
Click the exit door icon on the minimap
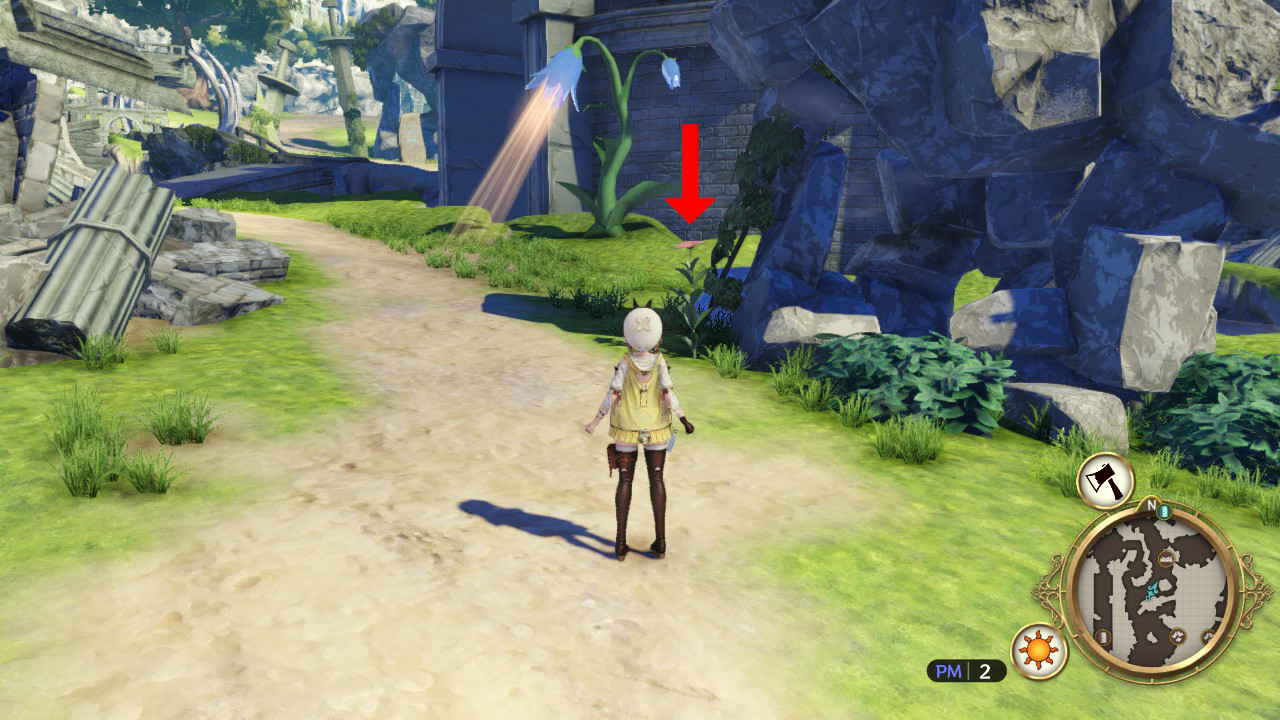point(1102,636)
